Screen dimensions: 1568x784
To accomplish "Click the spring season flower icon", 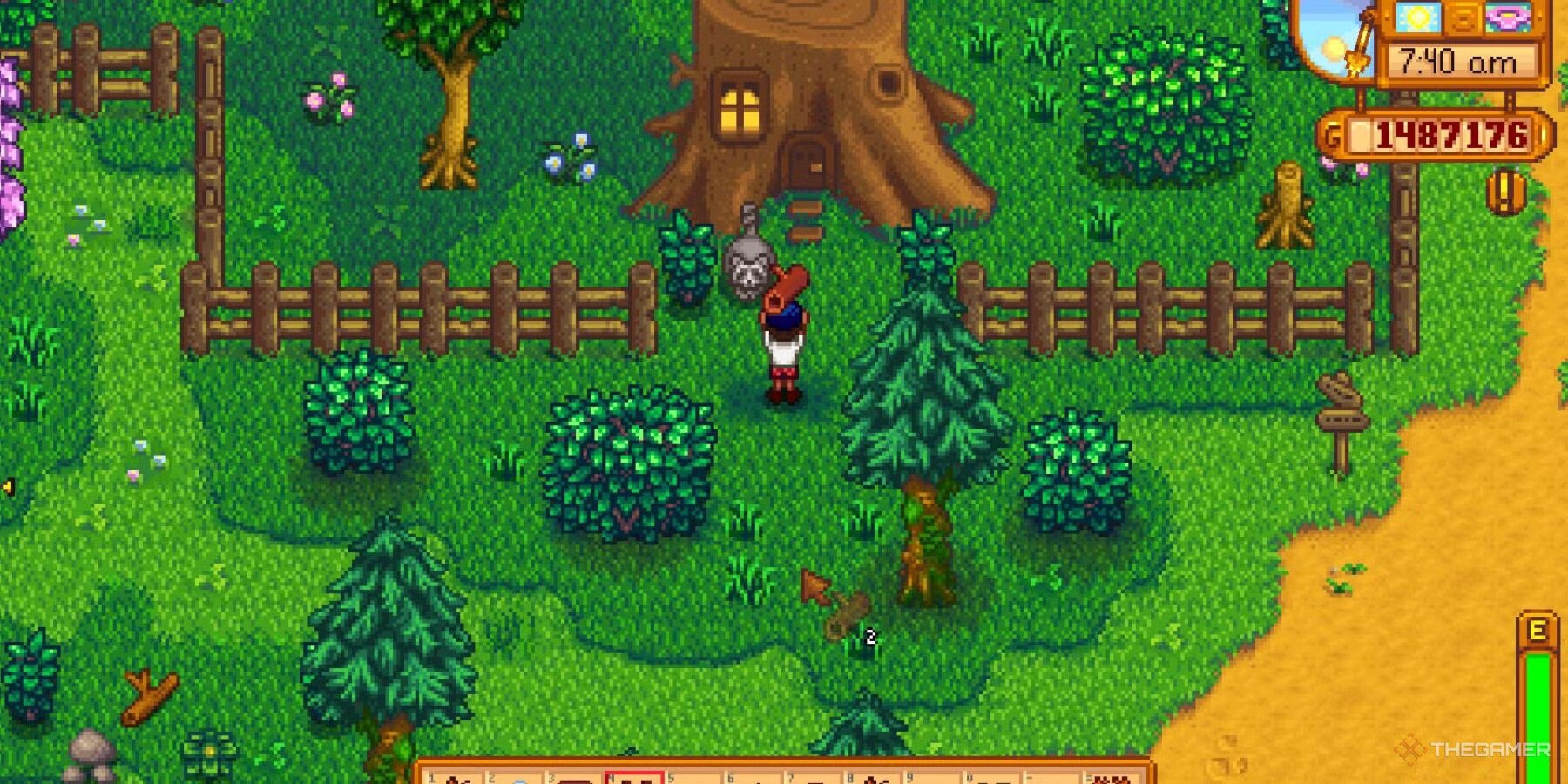I will pos(1507,17).
